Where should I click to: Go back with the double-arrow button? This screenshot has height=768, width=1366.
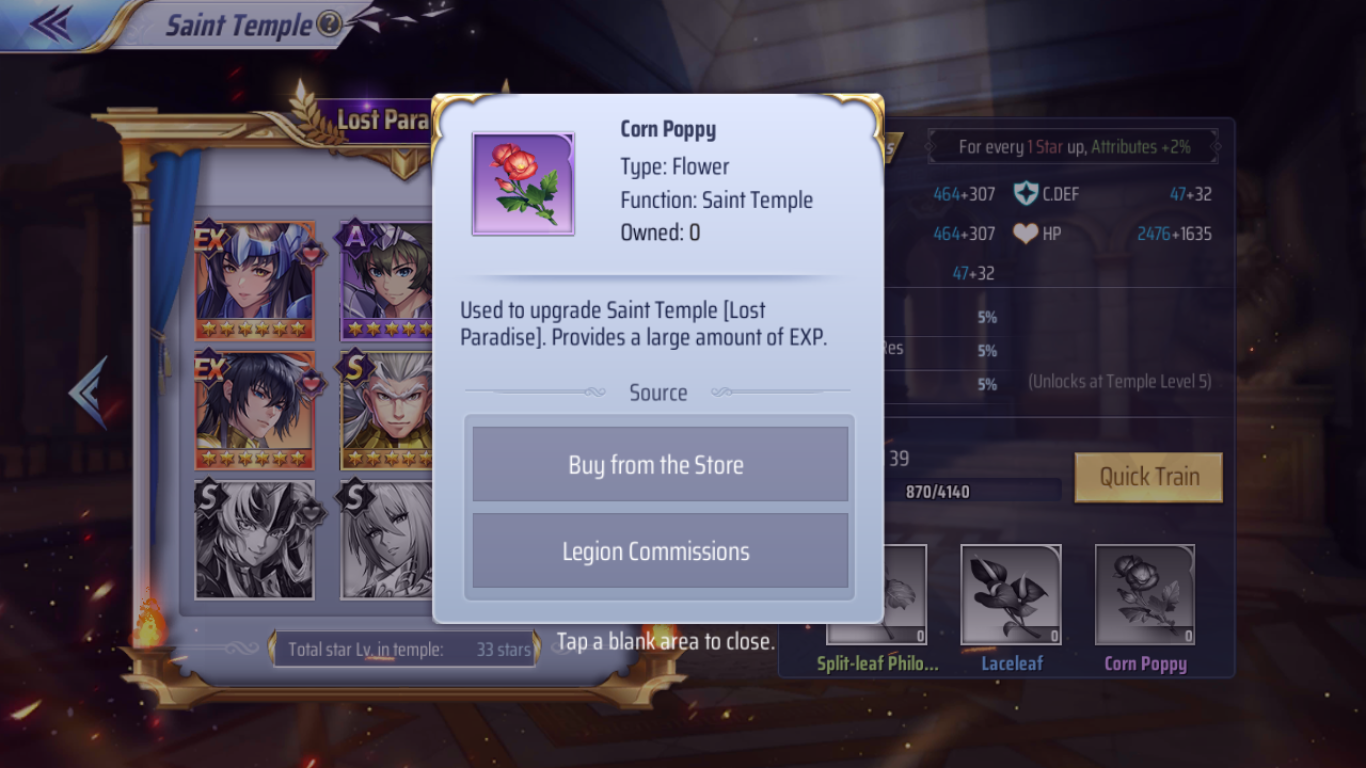50,24
